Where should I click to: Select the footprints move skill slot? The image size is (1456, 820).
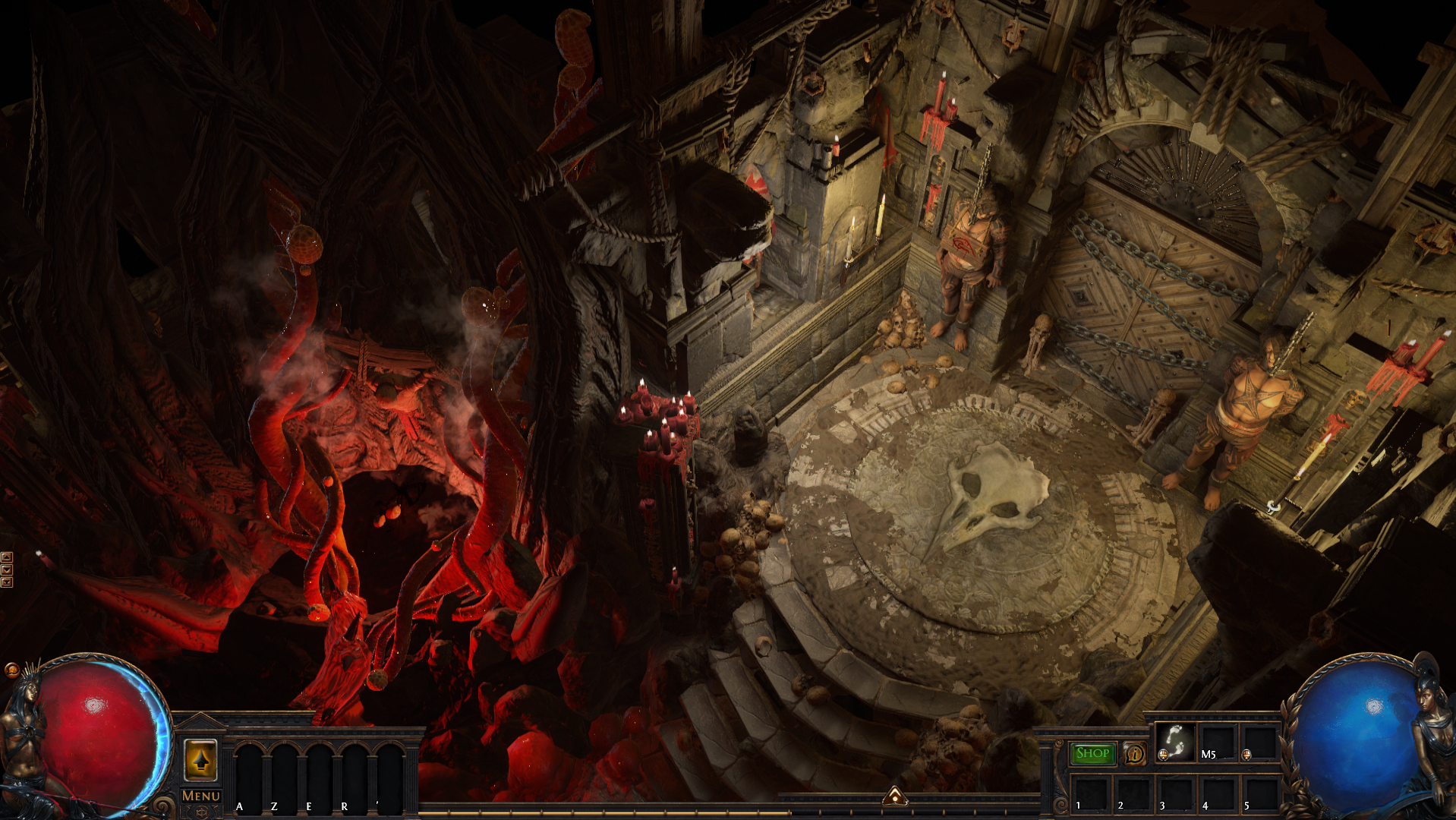point(1174,741)
